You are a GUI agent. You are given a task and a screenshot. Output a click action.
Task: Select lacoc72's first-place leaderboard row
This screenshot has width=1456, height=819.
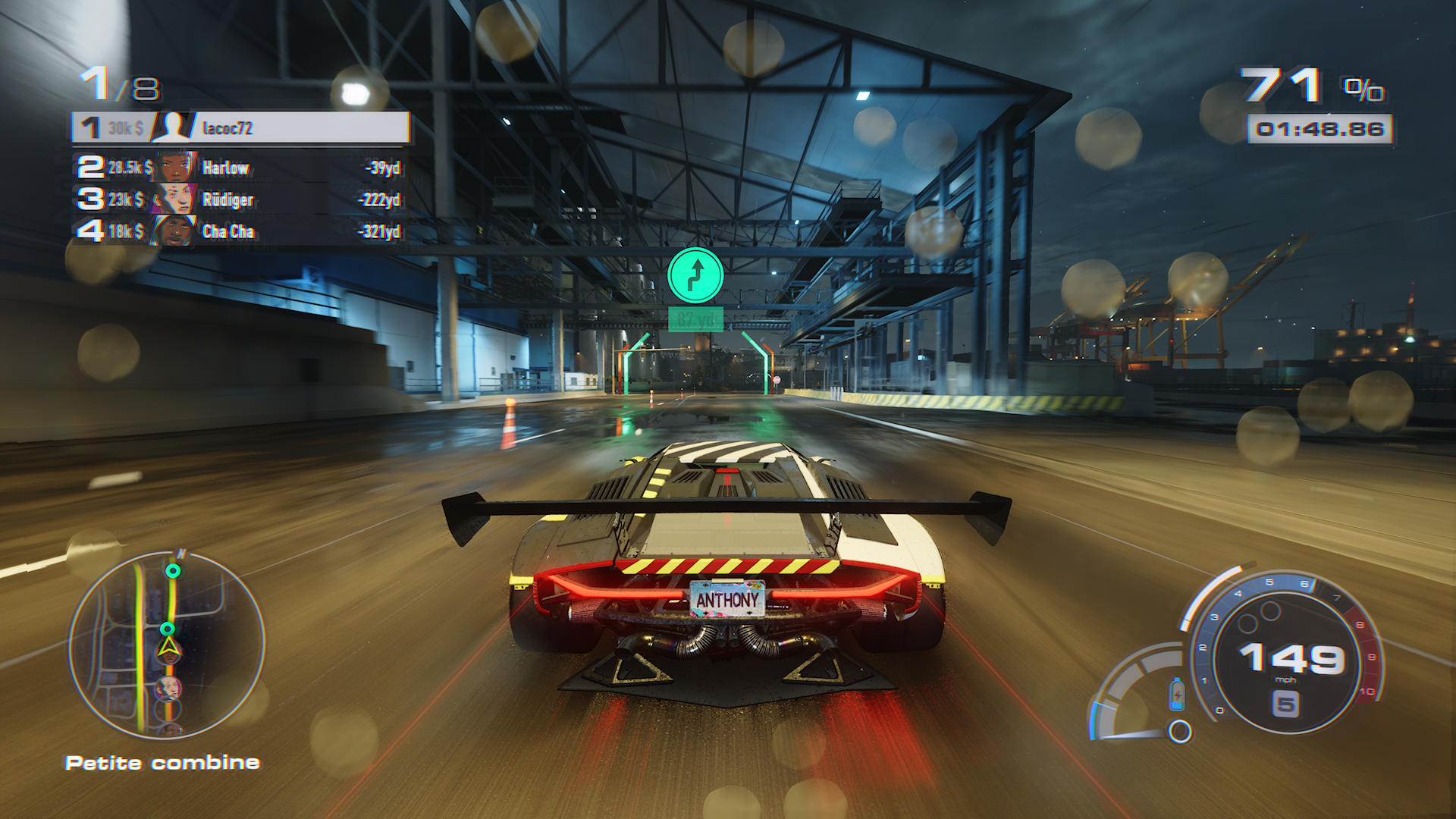pos(241,128)
